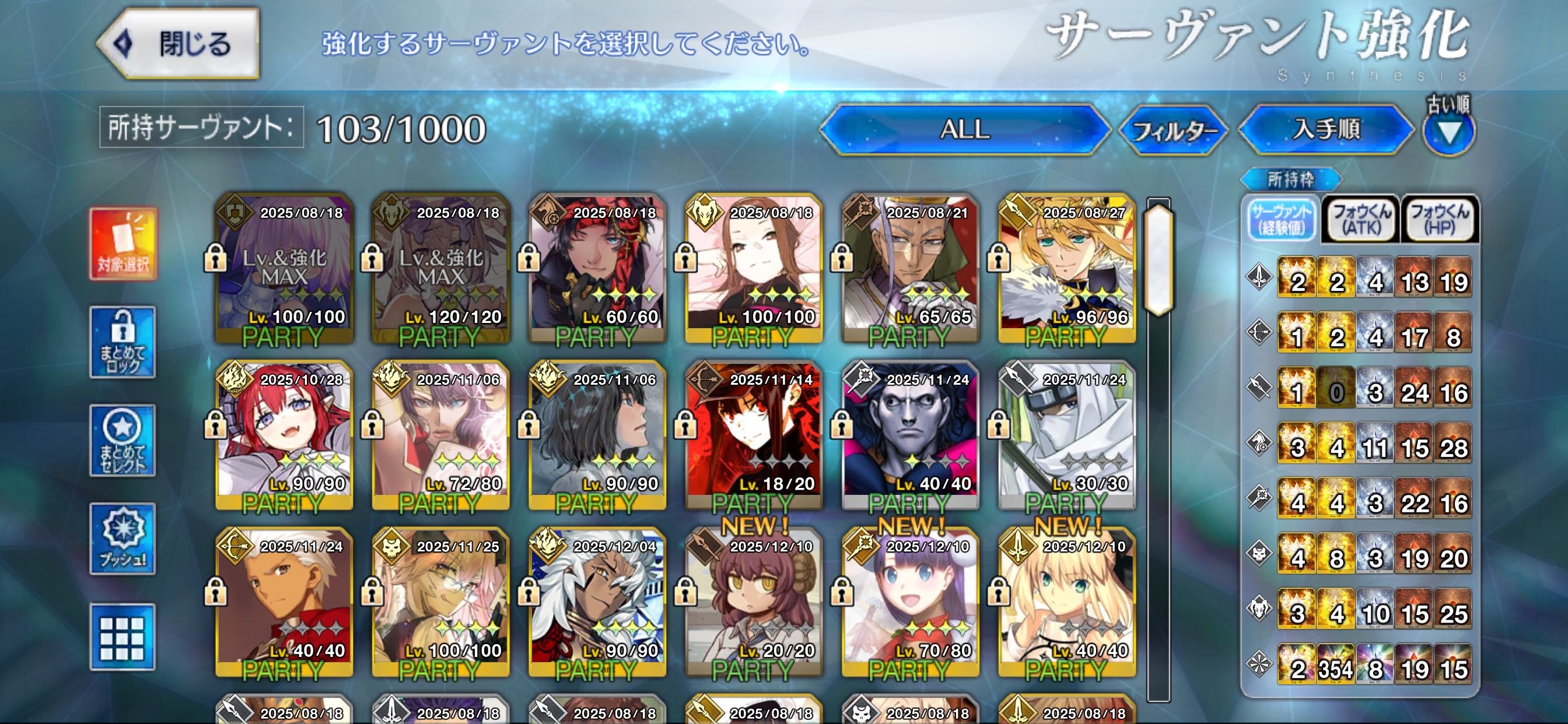Choose the Lv. 65/65 servant with glasses
The height and width of the screenshot is (724, 1568).
pyautogui.click(x=911, y=269)
